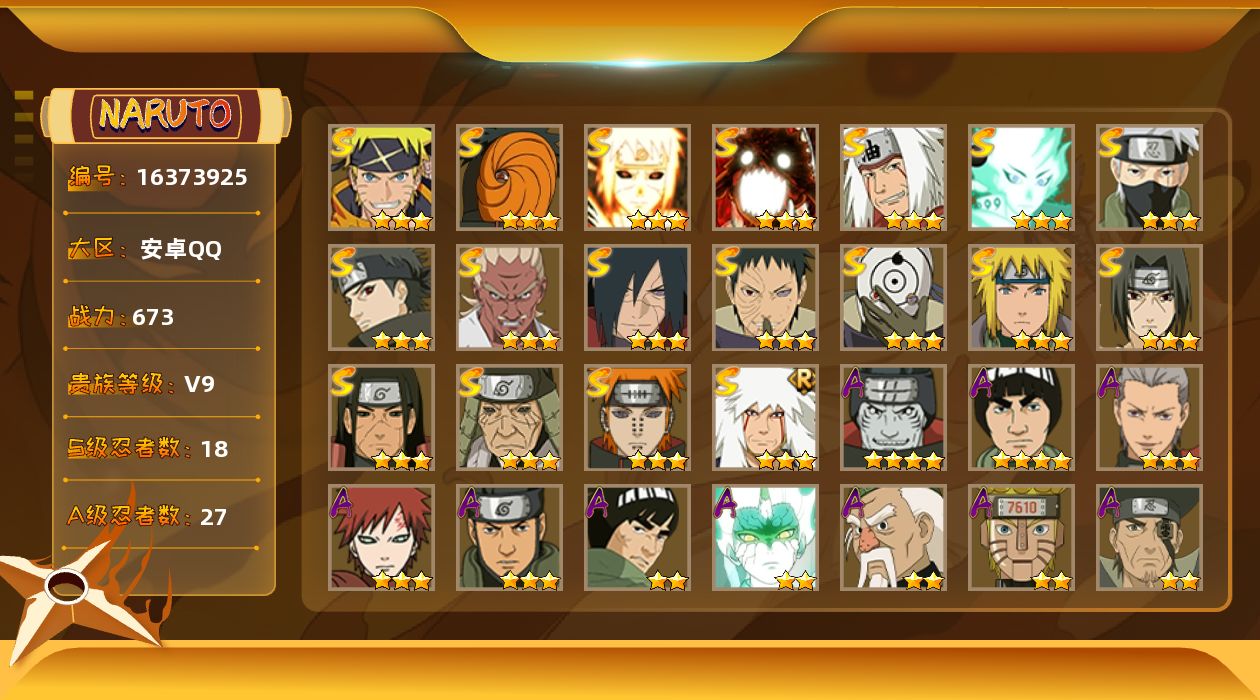This screenshot has height=700, width=1260.
Task: Open the Minato ninja tile
Action: (x=1021, y=297)
